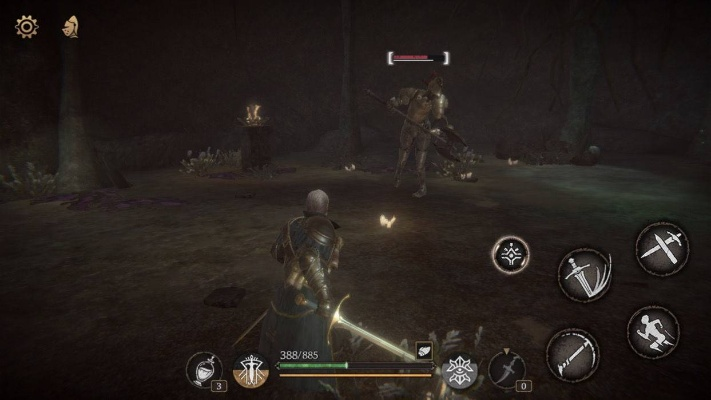Tap the running figure dodge button
This screenshot has width=711, height=400.
pos(652,331)
